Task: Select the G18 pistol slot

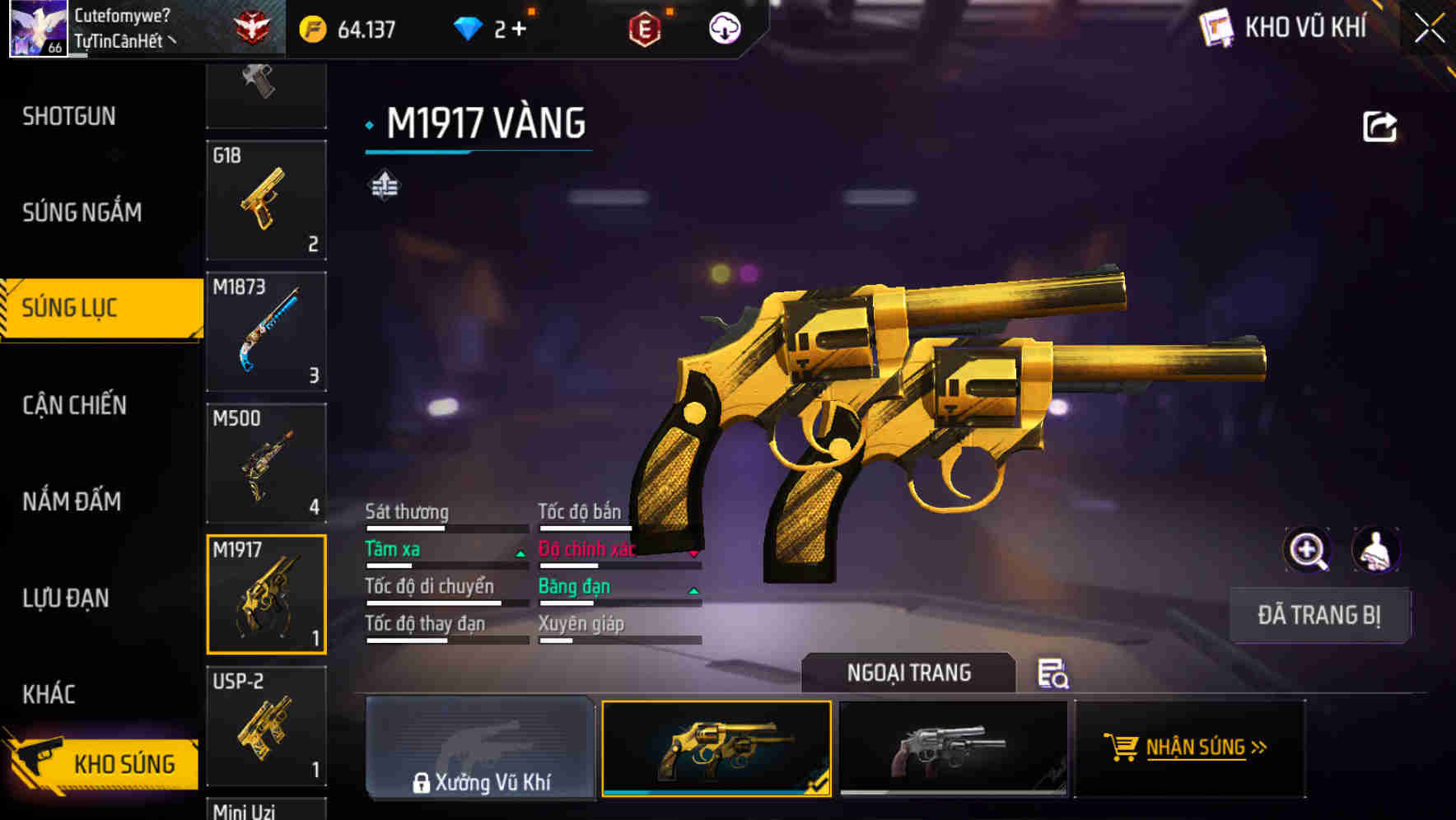Action: tap(266, 200)
